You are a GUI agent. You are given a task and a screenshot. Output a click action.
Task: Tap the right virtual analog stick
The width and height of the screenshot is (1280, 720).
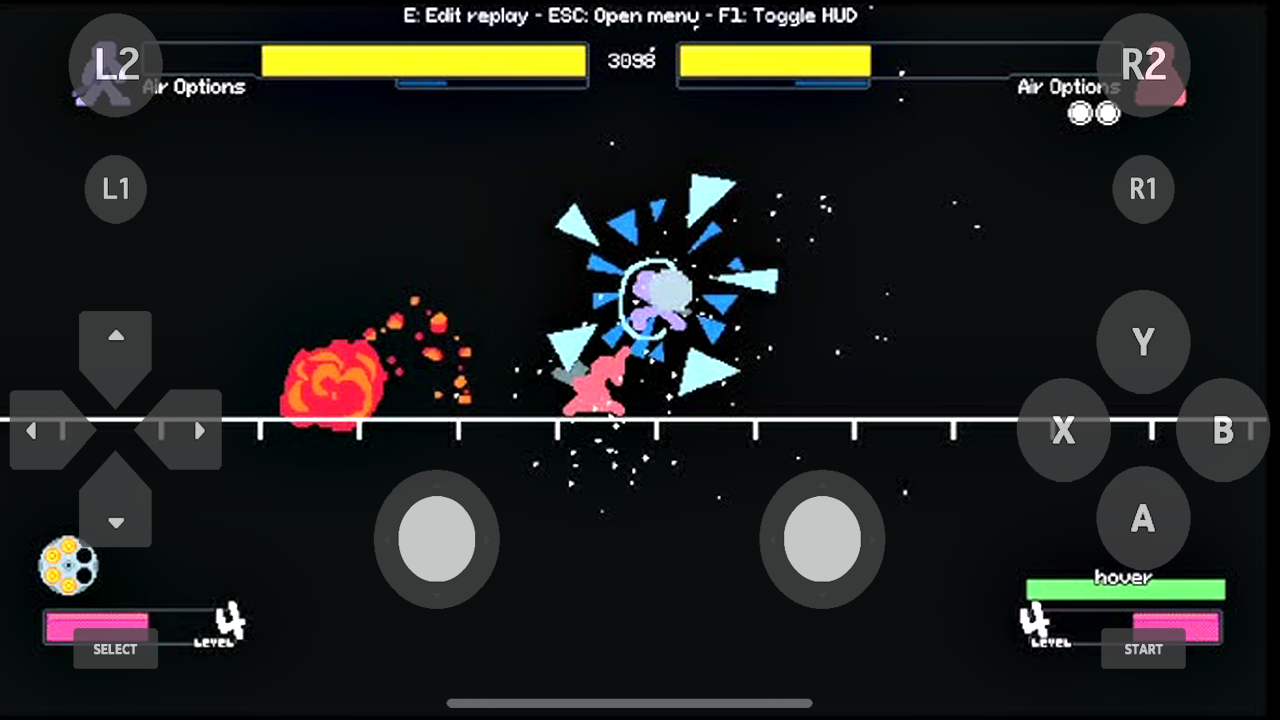(823, 538)
